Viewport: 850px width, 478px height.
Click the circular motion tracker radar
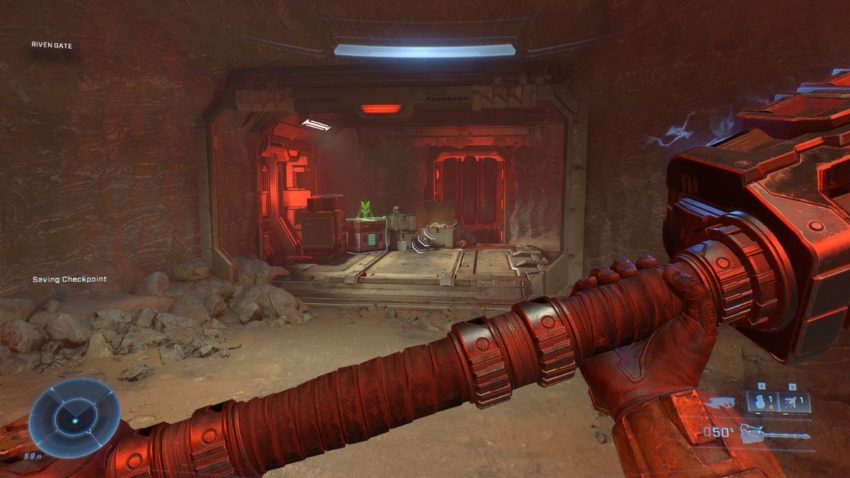point(74,418)
